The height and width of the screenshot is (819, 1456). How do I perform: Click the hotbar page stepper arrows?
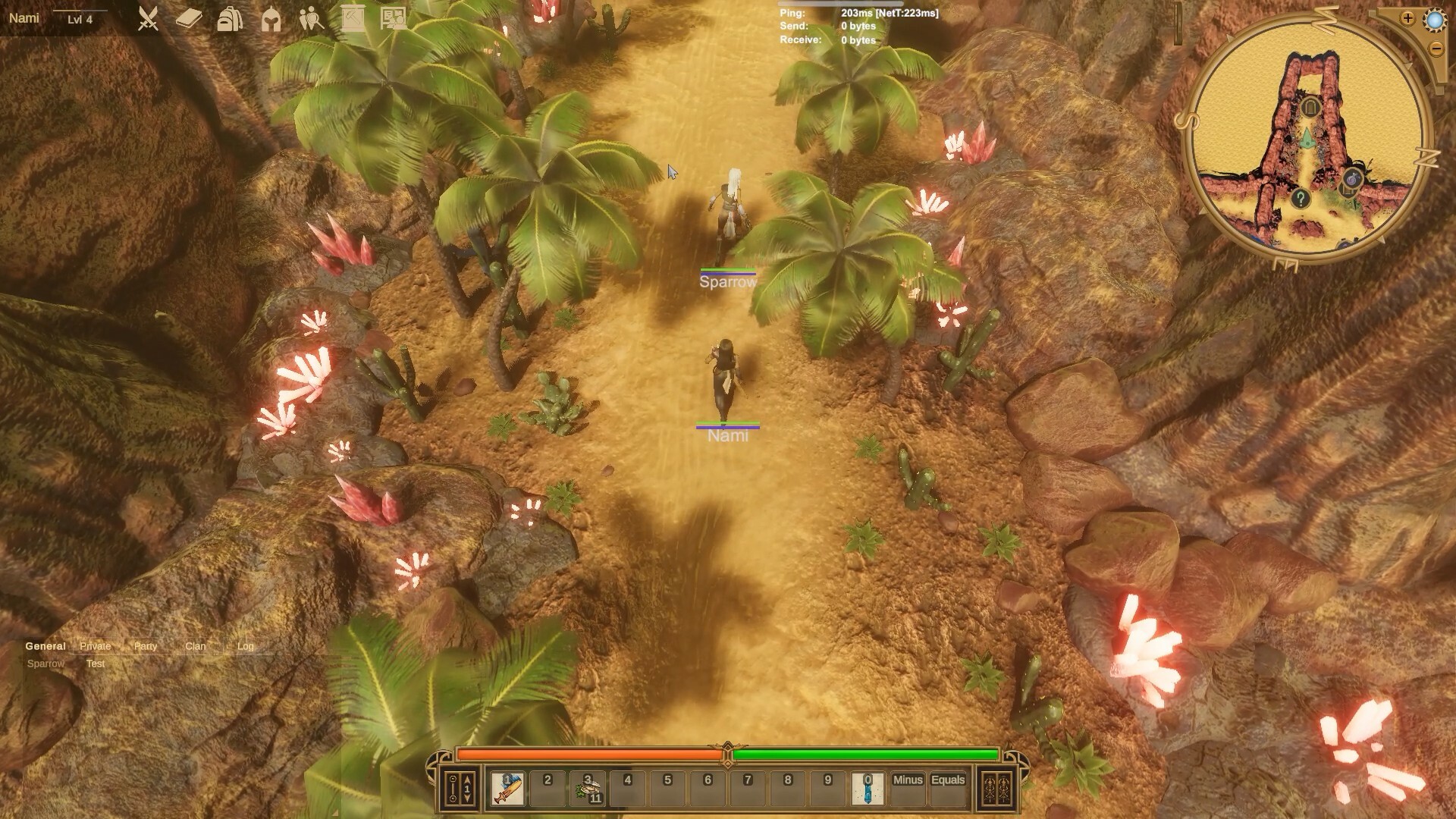[466, 789]
